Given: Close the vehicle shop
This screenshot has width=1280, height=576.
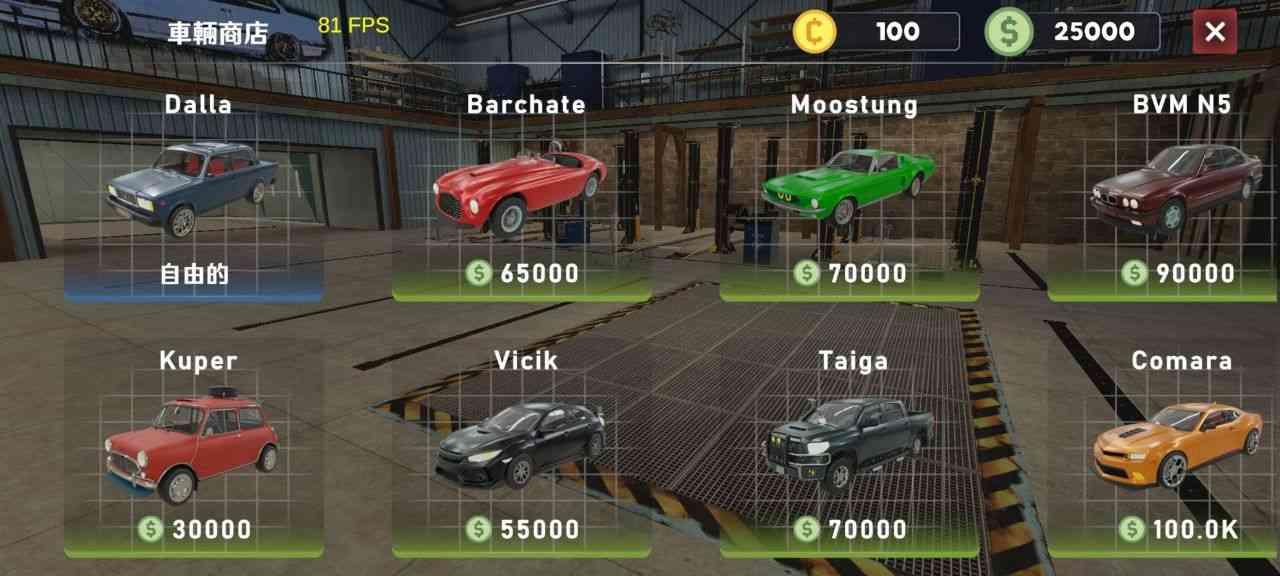Looking at the screenshot, I should (x=1214, y=32).
